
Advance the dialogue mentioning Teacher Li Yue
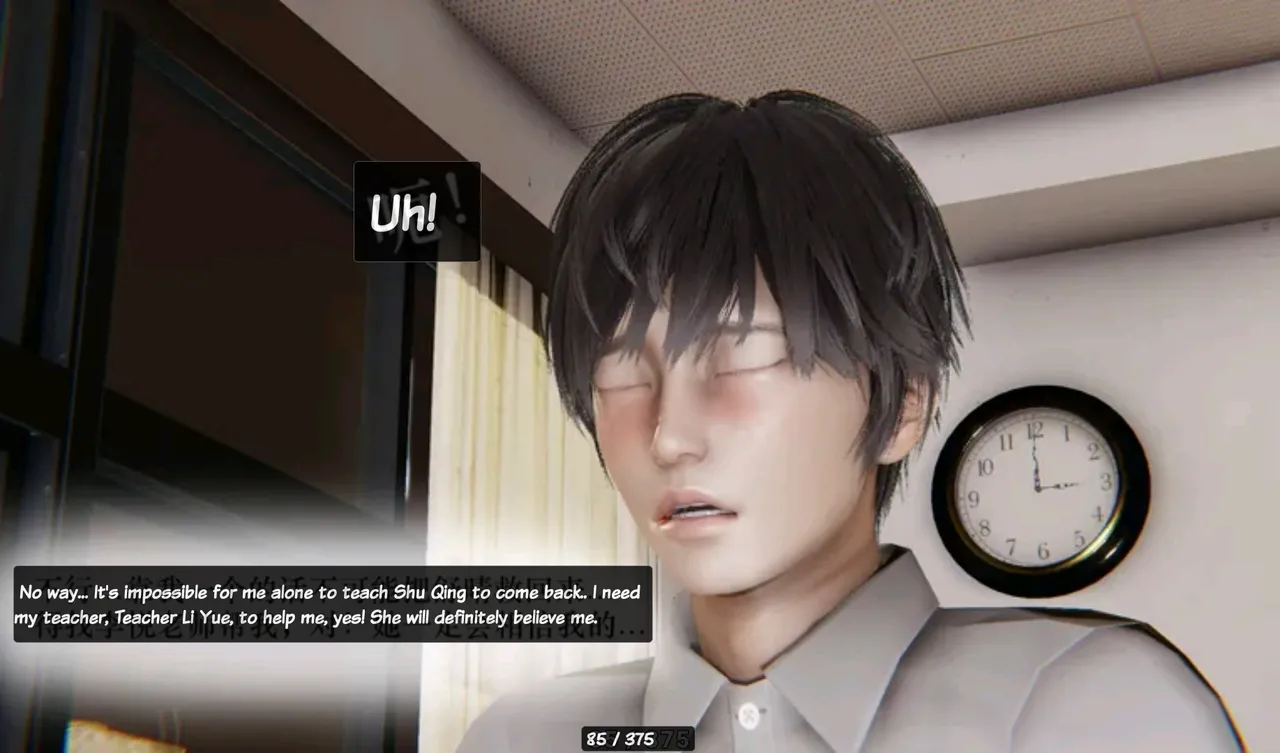pos(332,605)
